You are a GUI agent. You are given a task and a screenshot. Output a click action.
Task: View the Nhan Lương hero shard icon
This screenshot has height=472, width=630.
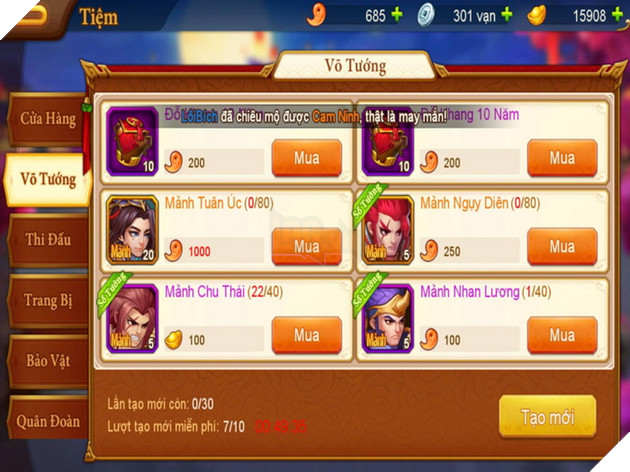coord(388,319)
